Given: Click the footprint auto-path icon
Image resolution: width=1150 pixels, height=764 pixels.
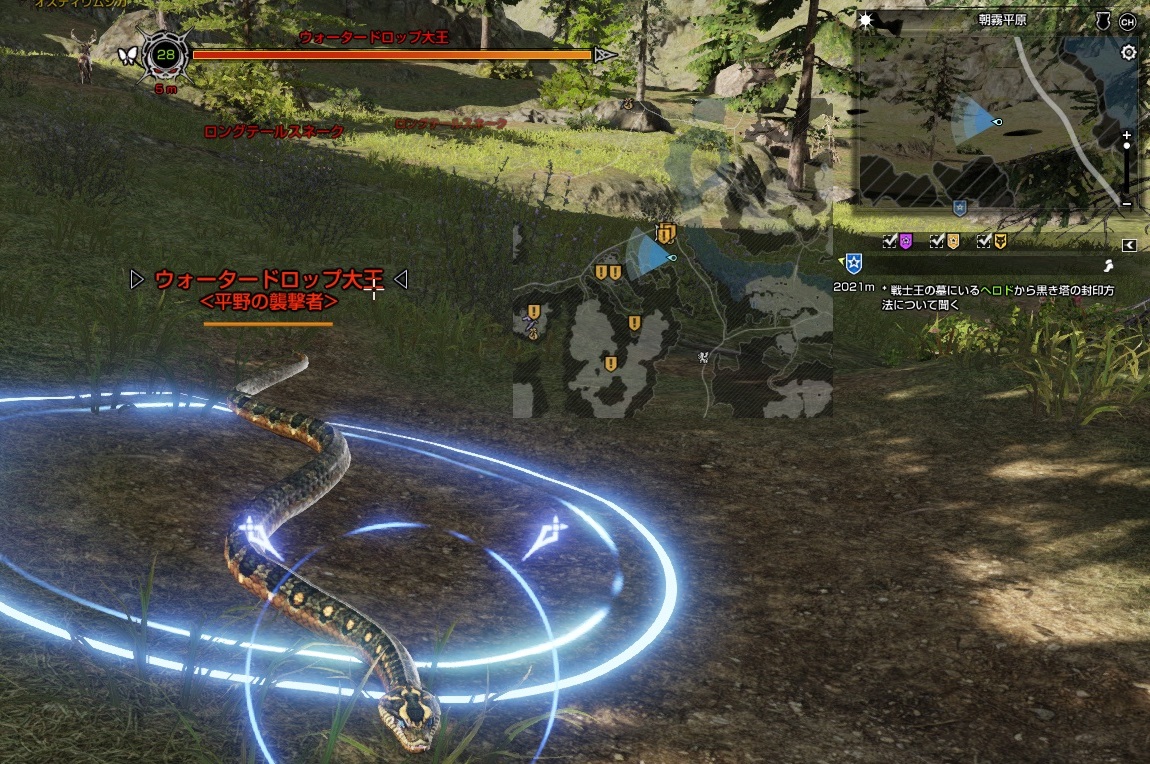Looking at the screenshot, I should pyautogui.click(x=1109, y=266).
